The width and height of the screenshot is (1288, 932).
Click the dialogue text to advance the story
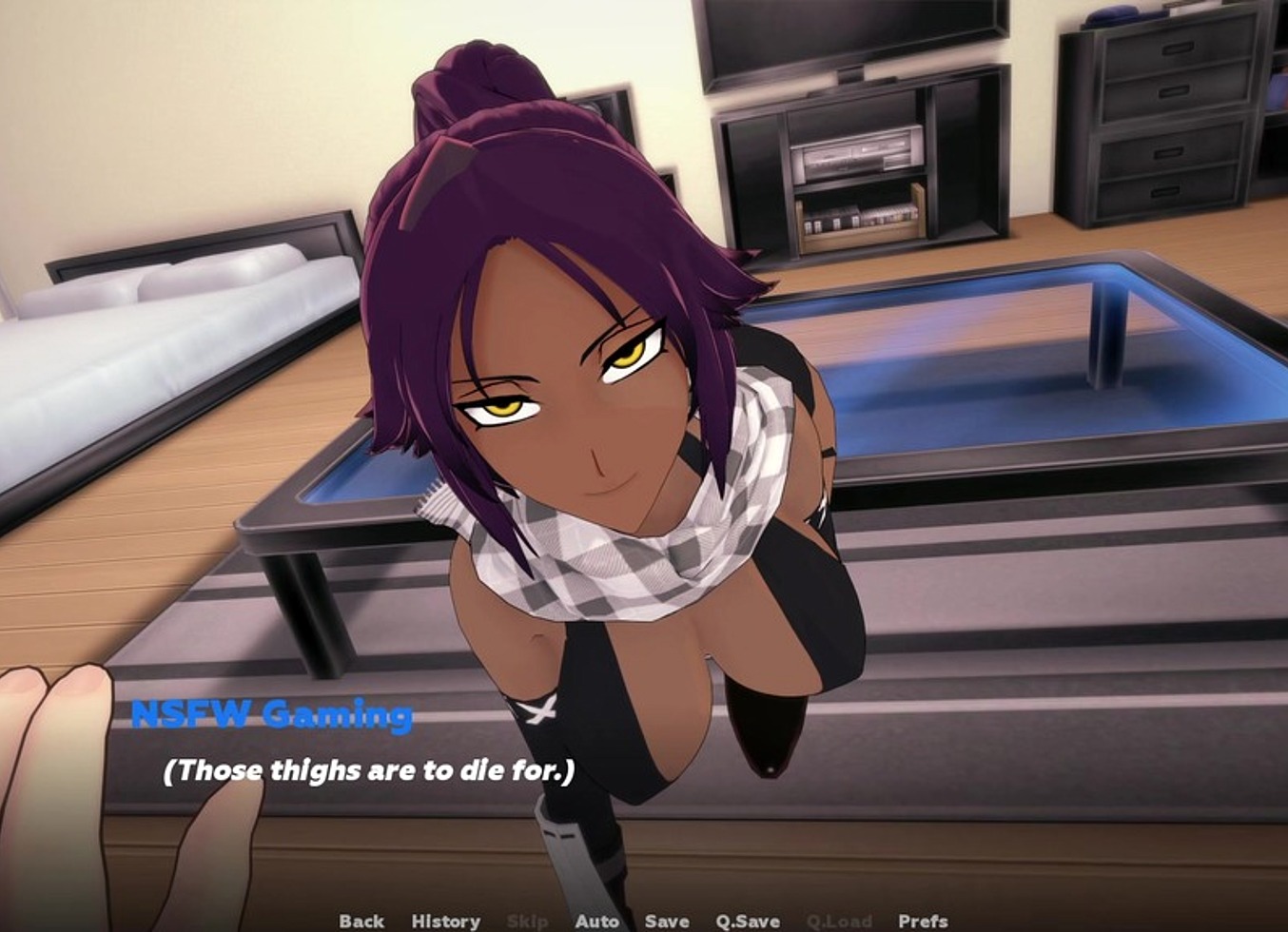[369, 772]
